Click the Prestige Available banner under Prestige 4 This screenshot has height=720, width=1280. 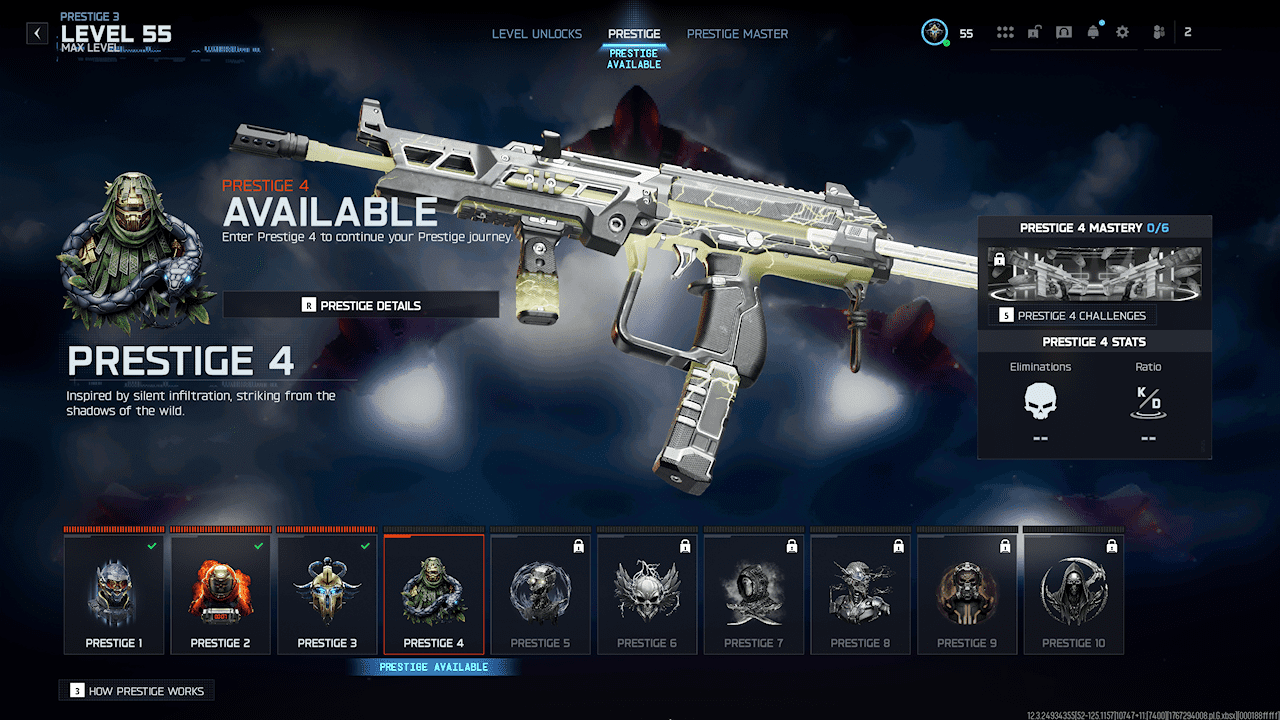click(x=433, y=666)
